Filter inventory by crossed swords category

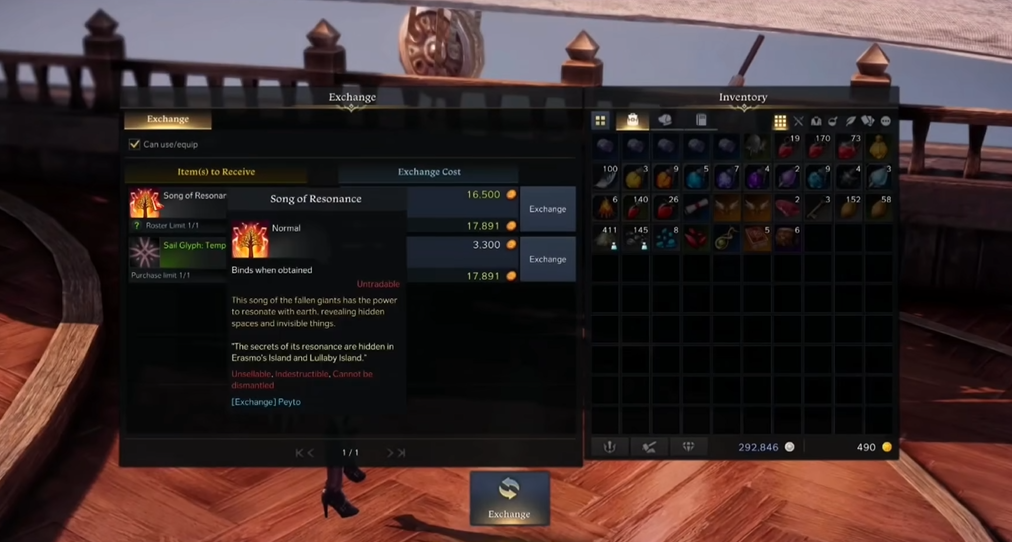point(798,122)
